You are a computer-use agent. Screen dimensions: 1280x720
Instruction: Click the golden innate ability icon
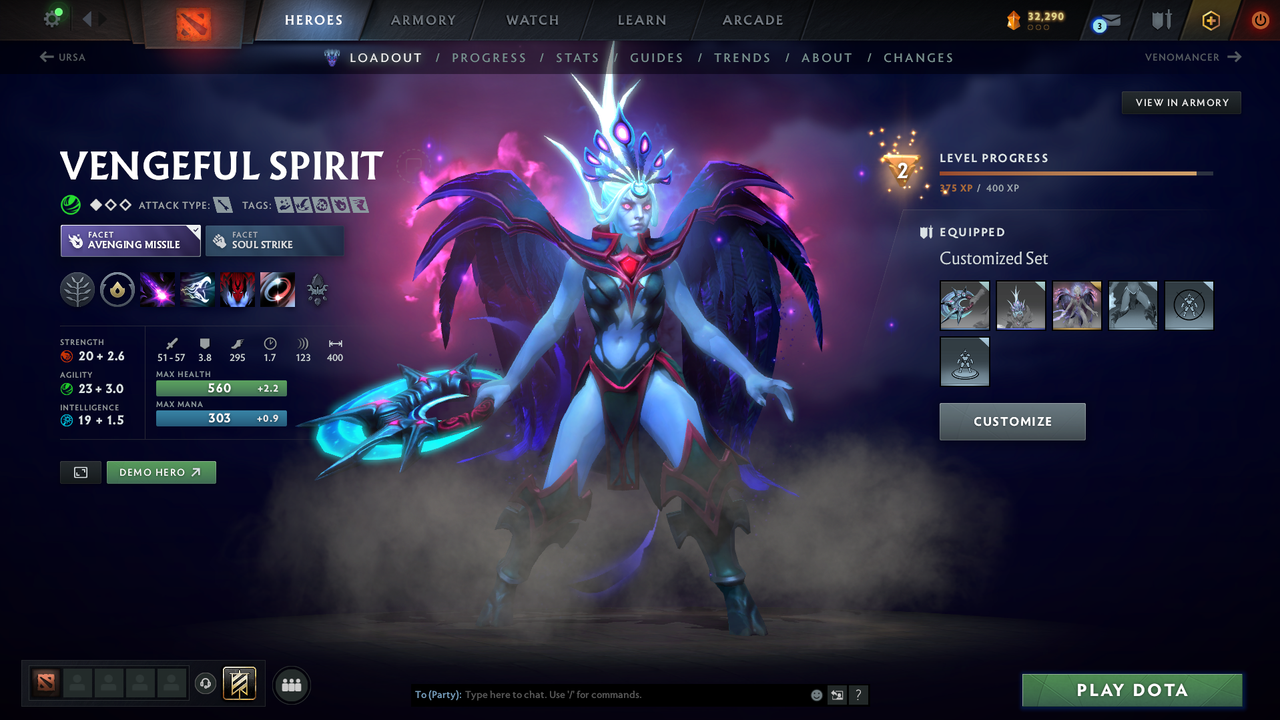118,290
